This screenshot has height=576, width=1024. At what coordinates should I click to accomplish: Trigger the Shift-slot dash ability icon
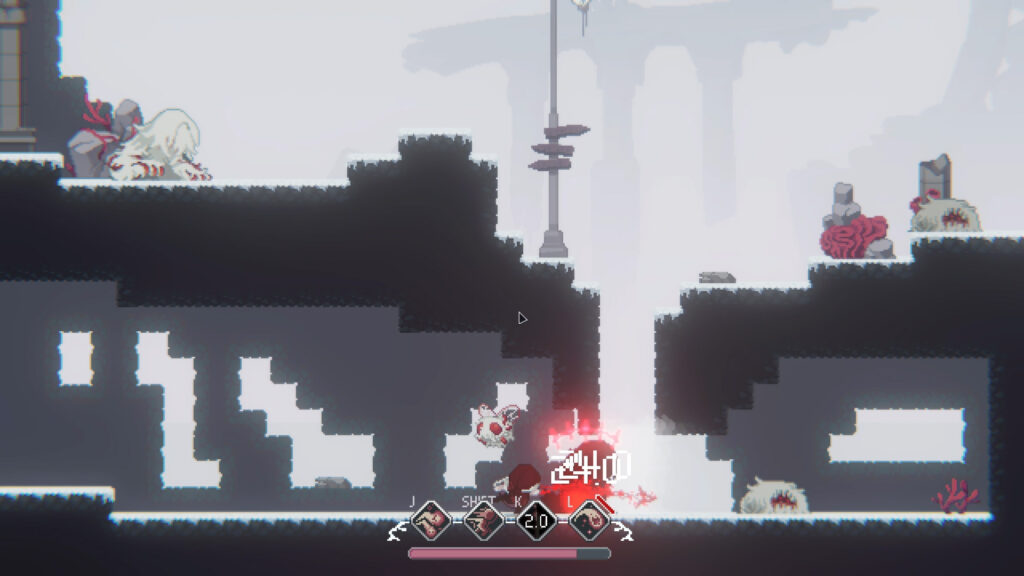[x=484, y=521]
